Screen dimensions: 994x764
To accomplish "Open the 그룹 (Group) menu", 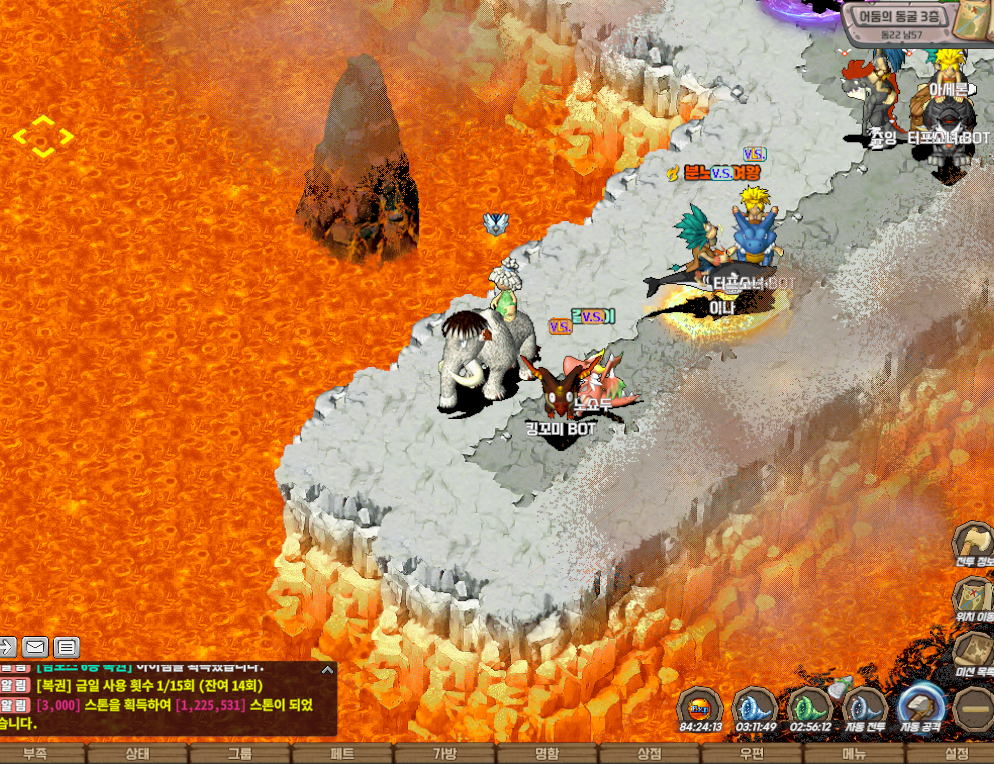I will point(240,754).
